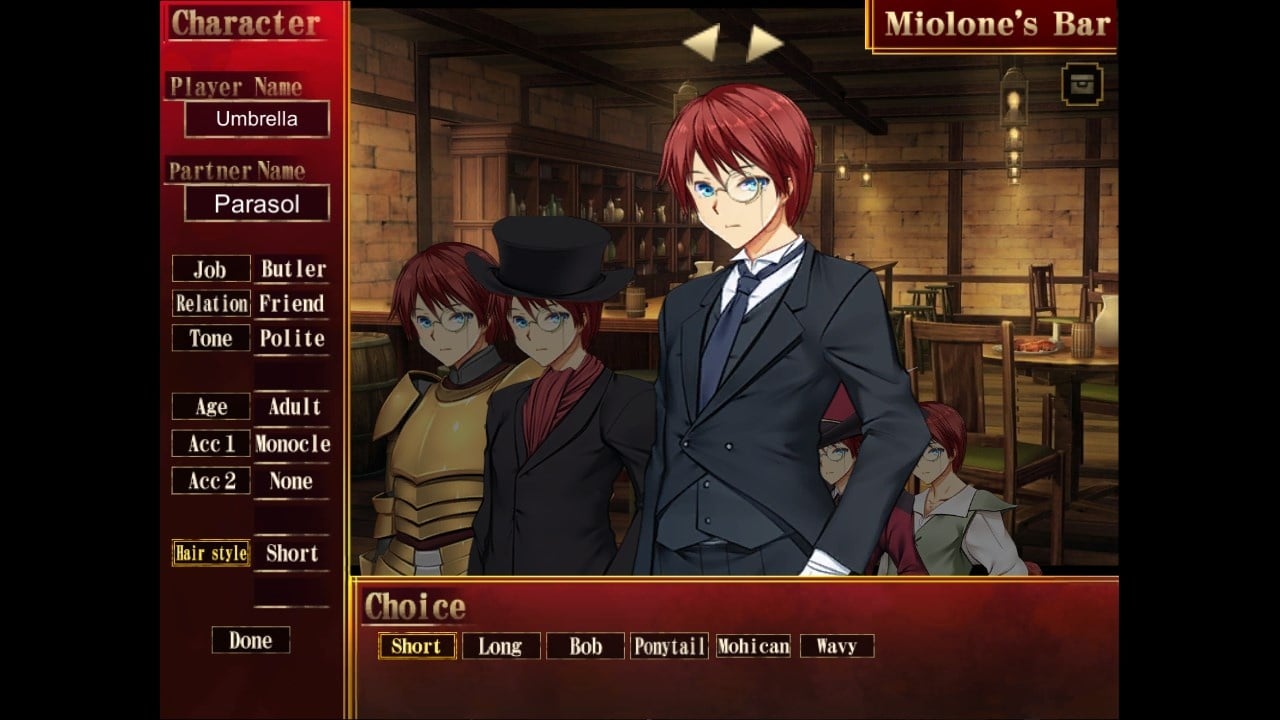
Task: Switch to the Mohican hair style
Action: point(753,646)
